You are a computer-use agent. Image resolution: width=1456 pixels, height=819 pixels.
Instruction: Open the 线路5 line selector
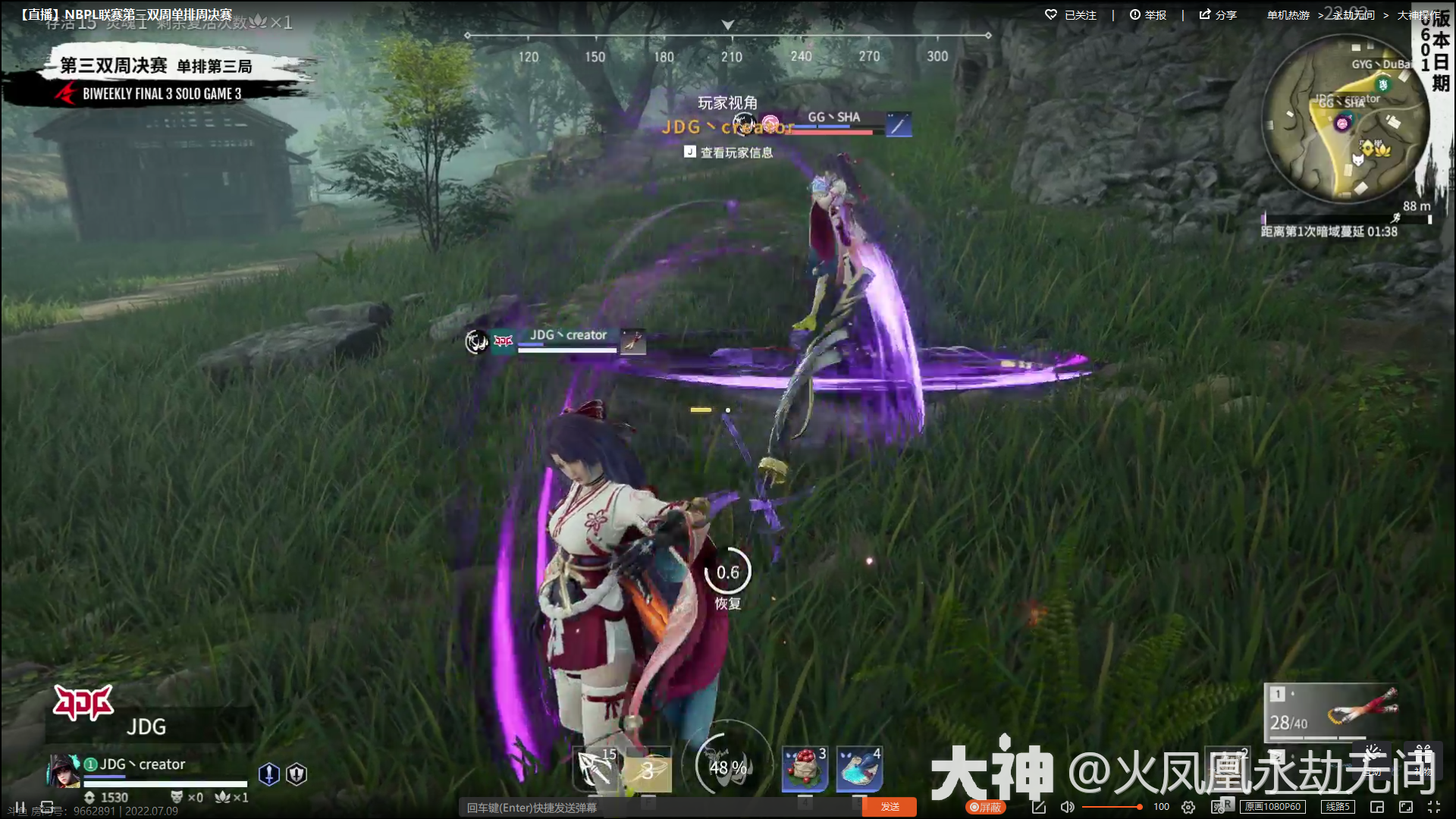pyautogui.click(x=1338, y=807)
